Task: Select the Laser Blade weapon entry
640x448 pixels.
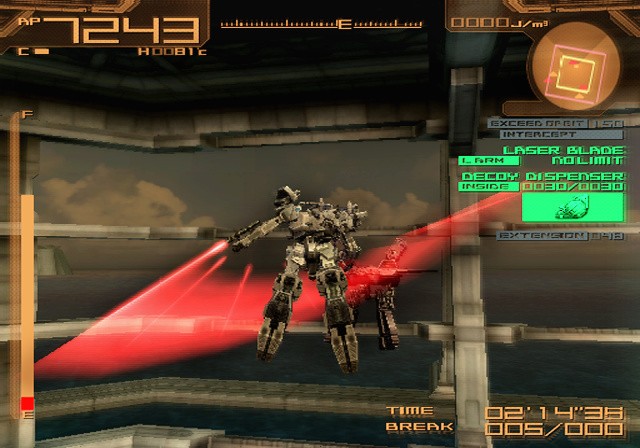Action: point(563,149)
